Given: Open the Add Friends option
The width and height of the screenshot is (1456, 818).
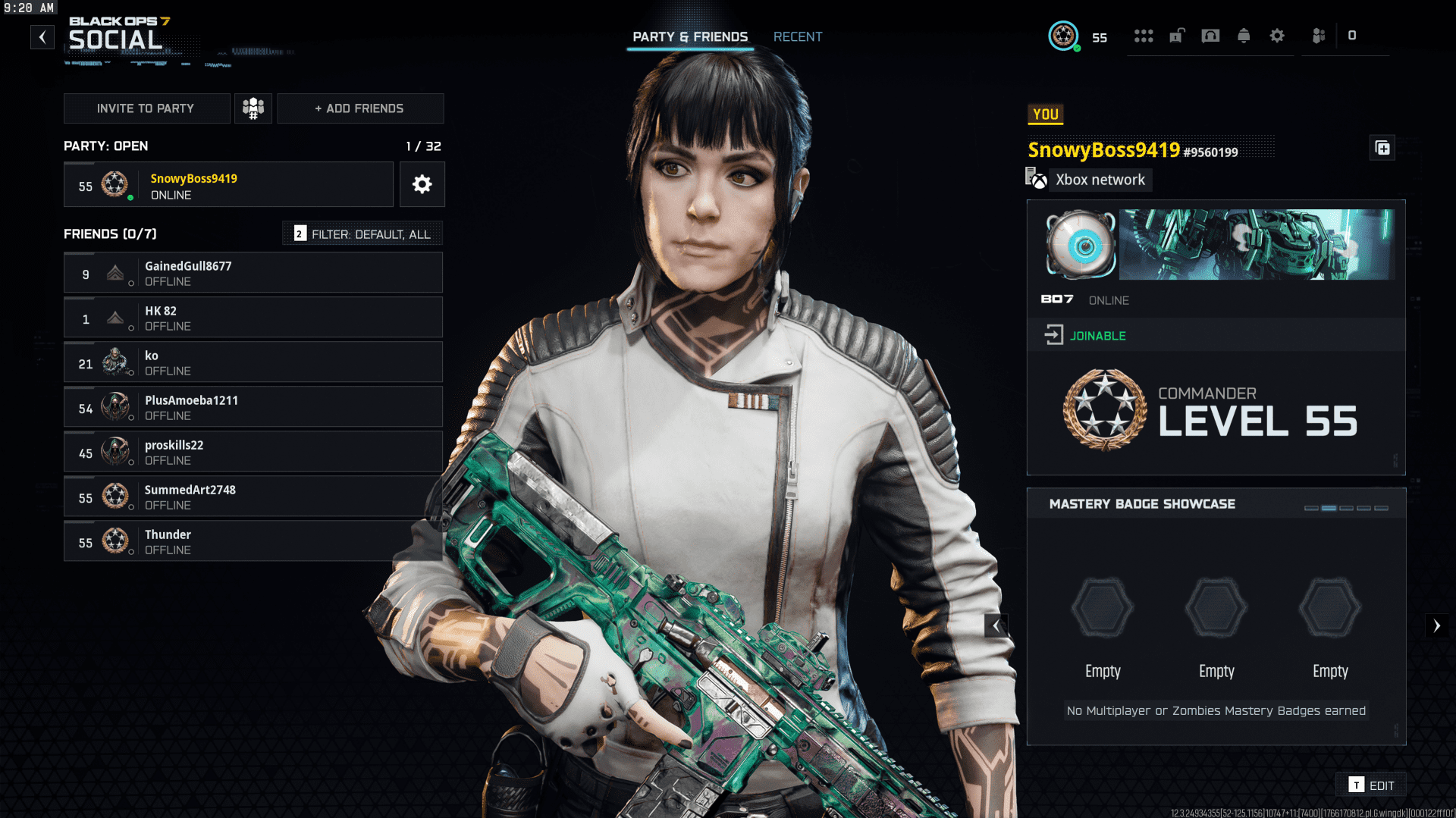Looking at the screenshot, I should click(360, 108).
